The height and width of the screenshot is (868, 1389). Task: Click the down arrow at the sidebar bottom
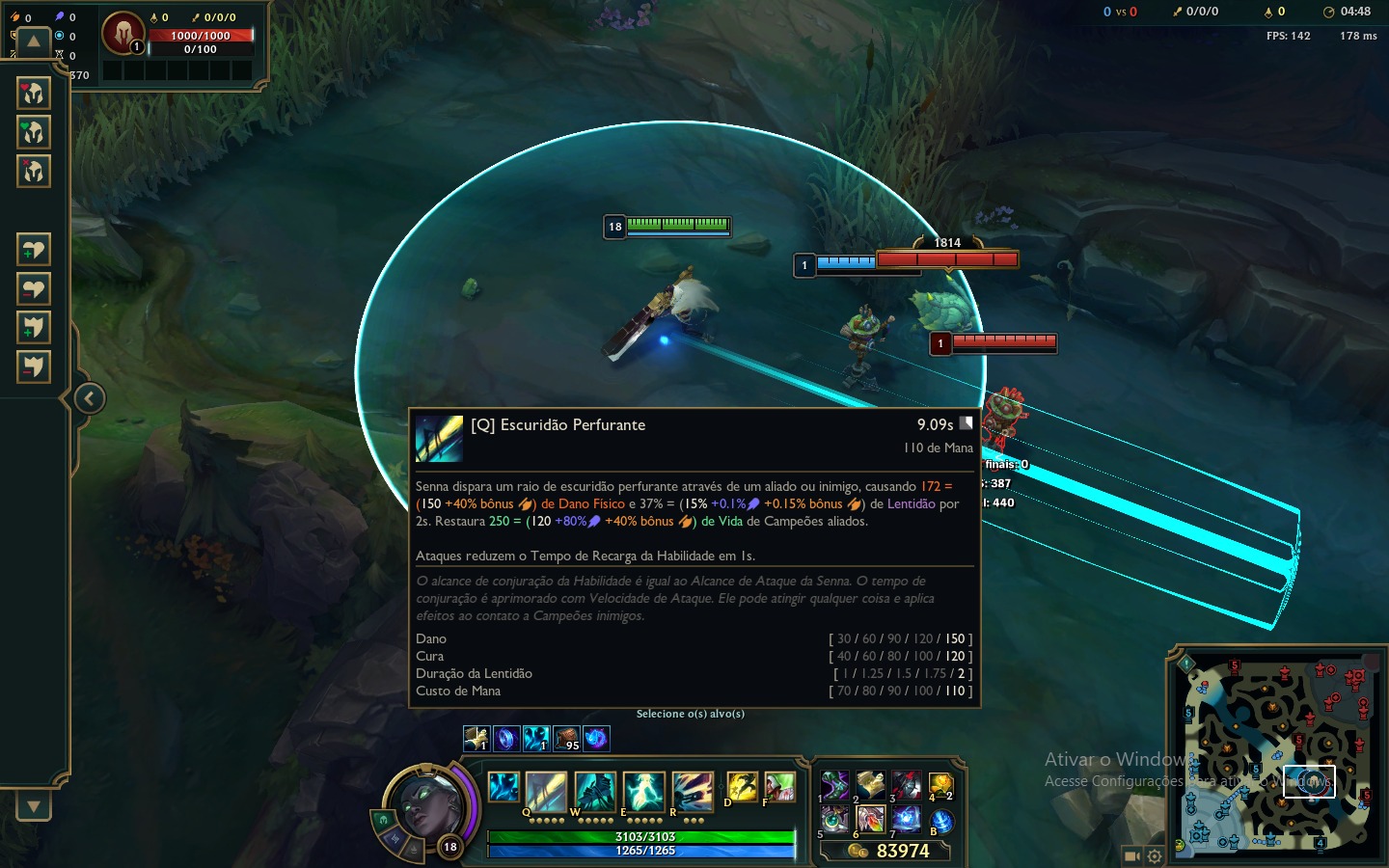click(33, 806)
